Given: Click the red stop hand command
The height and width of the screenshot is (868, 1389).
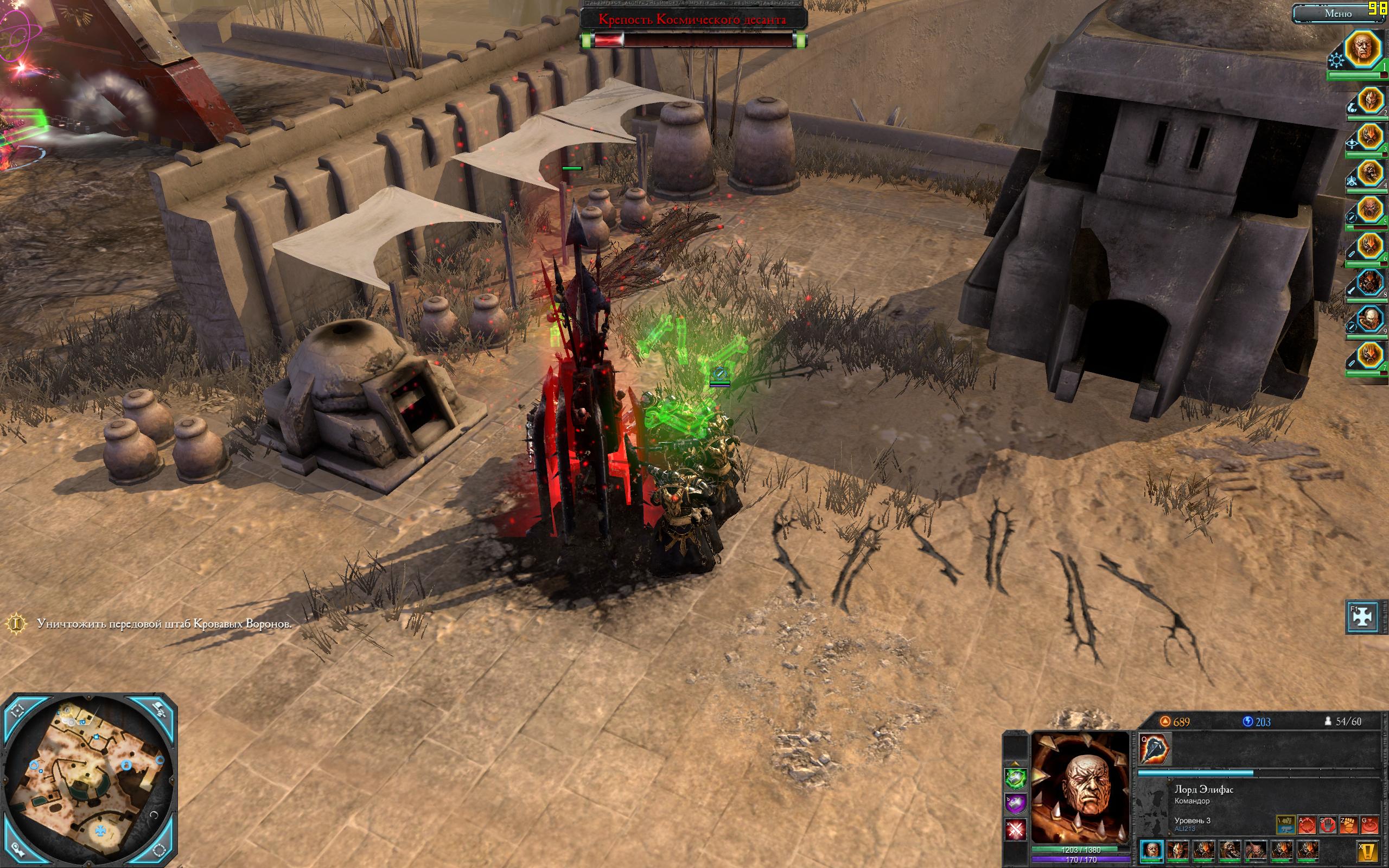Looking at the screenshot, I should (x=1328, y=825).
